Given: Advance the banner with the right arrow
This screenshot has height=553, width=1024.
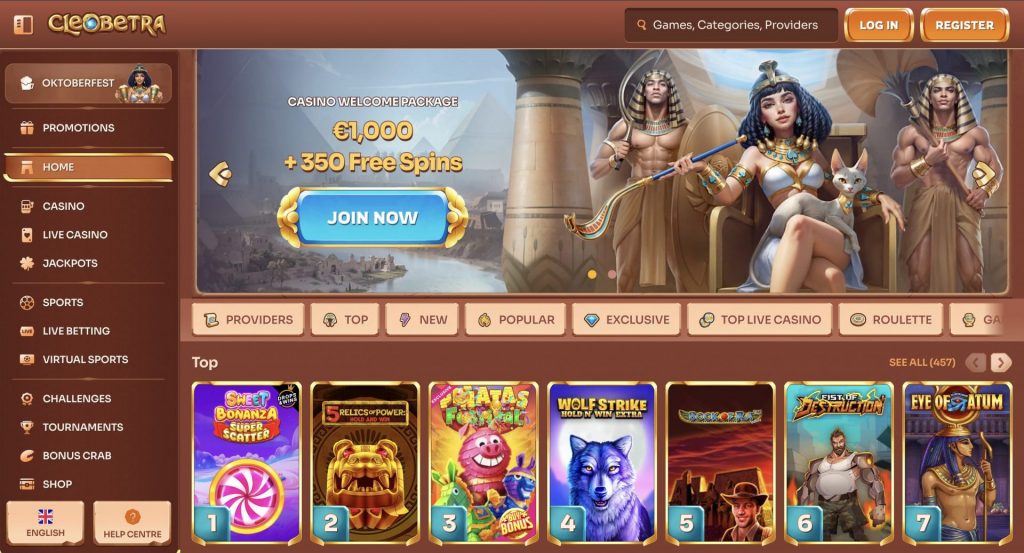Looking at the screenshot, I should pos(984,174).
